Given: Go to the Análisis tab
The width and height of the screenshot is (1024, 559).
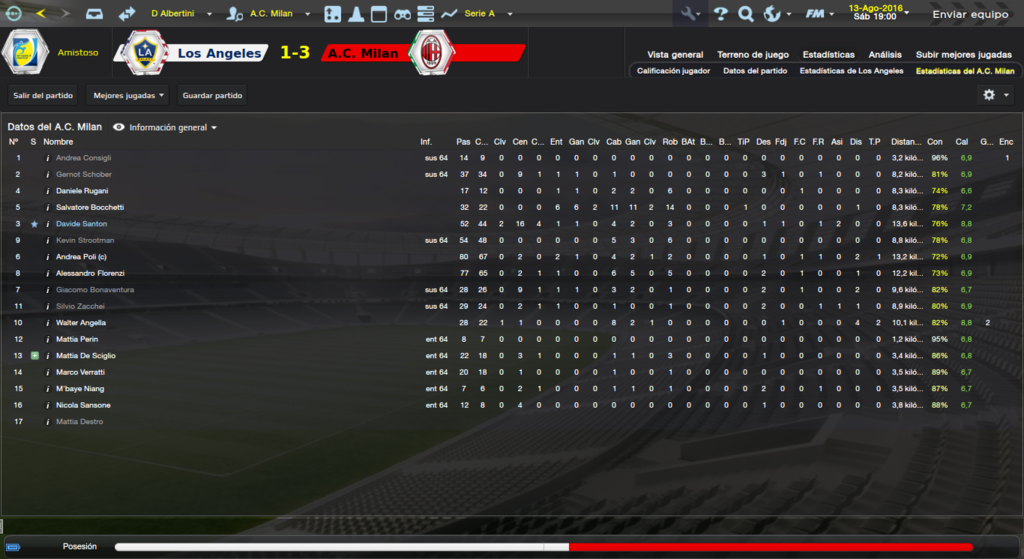Looking at the screenshot, I should tap(885, 54).
